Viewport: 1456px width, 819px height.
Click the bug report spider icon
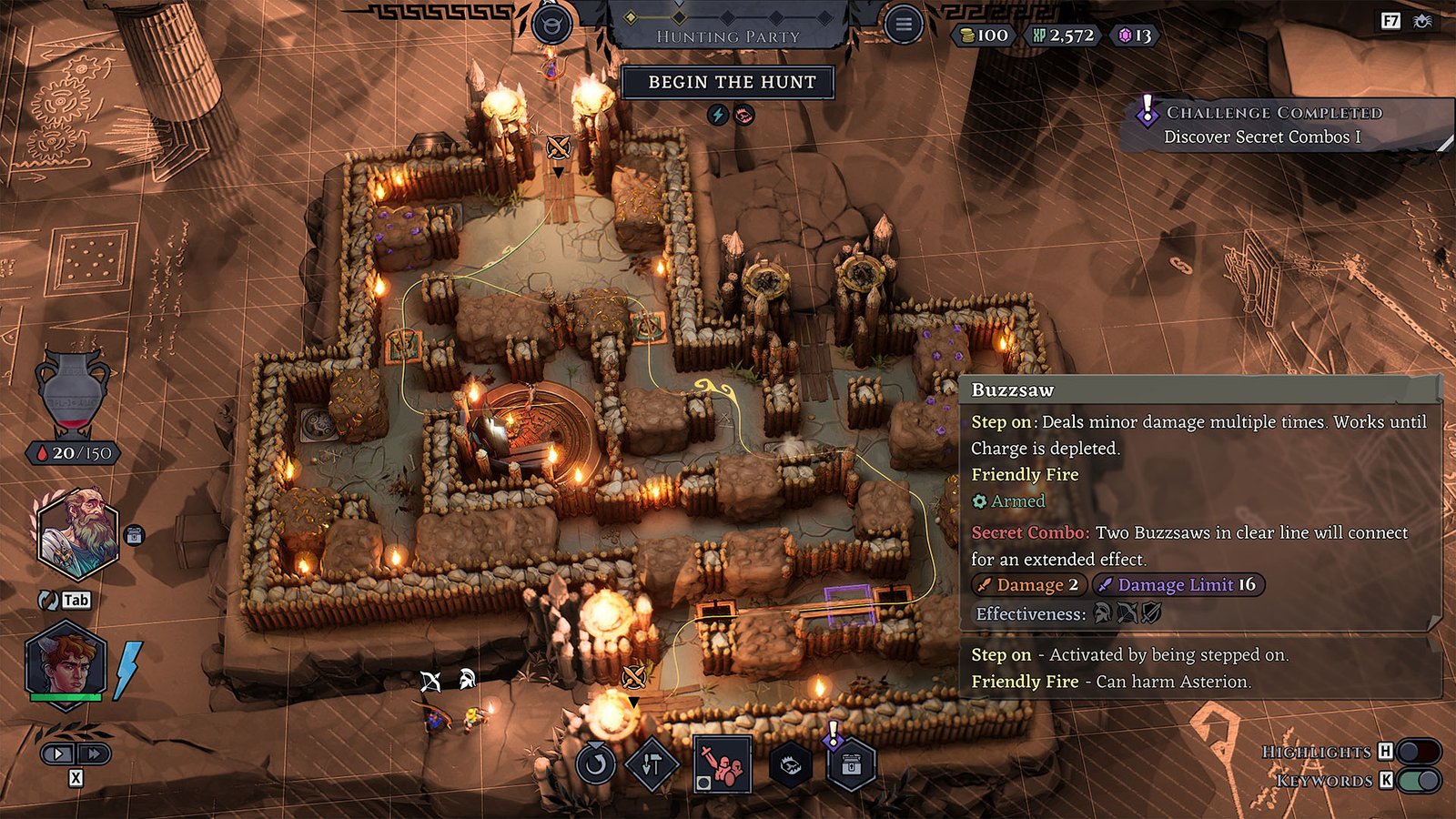click(x=1421, y=20)
